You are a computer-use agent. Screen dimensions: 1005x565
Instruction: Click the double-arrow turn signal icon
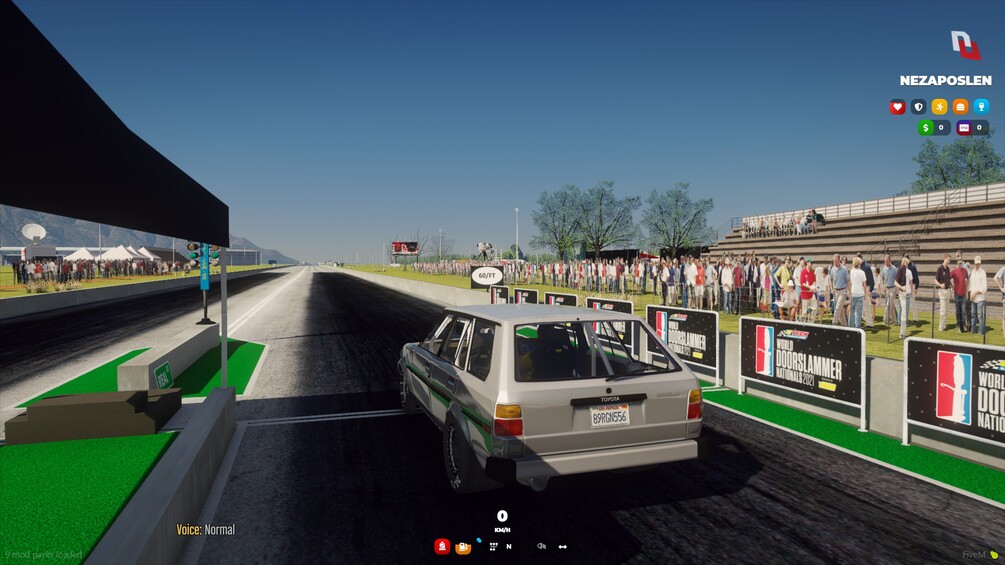pos(563,546)
